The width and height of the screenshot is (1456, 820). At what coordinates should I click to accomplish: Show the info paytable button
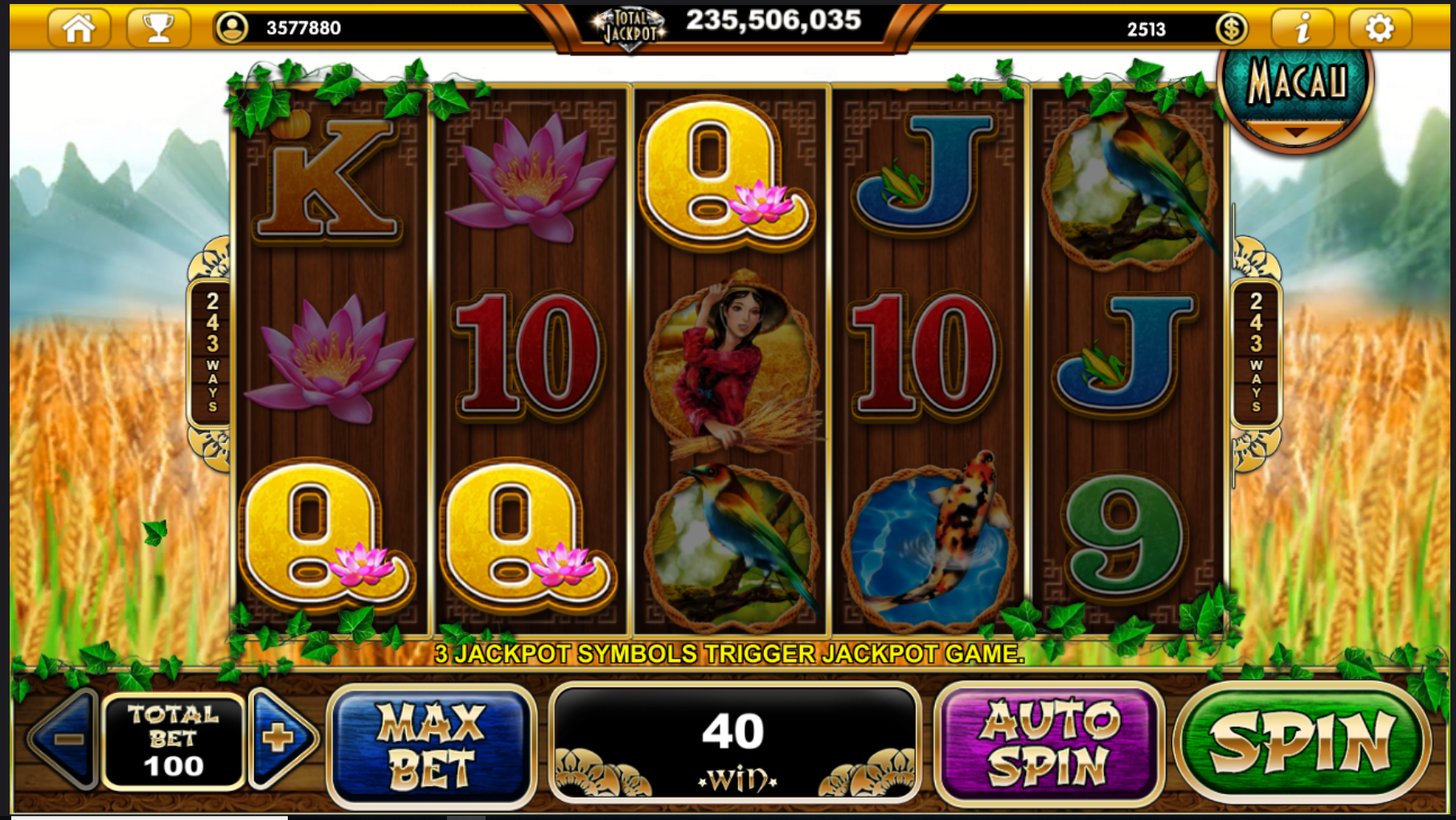coord(1302,29)
